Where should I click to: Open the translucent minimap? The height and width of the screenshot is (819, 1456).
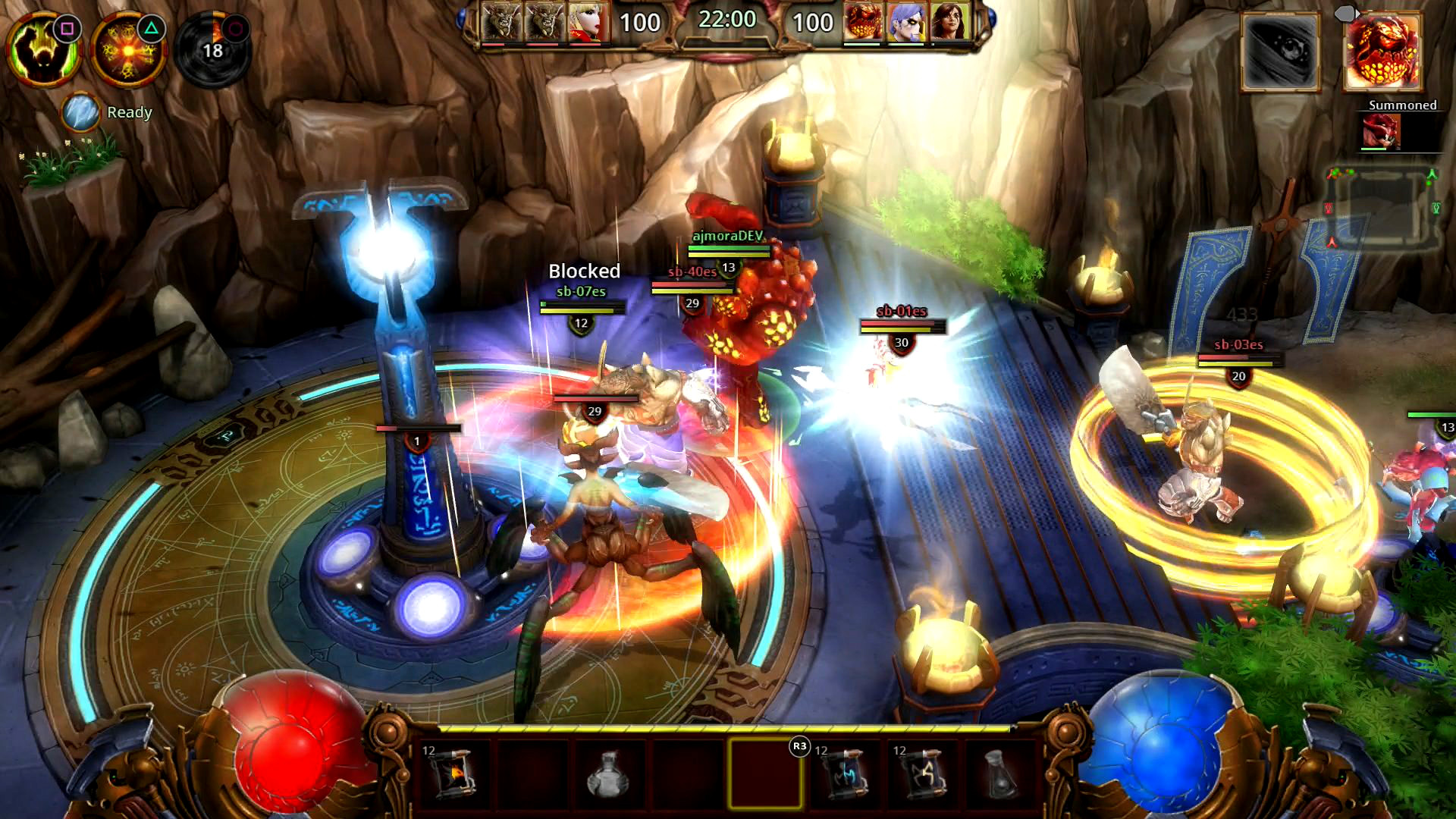(1382, 208)
